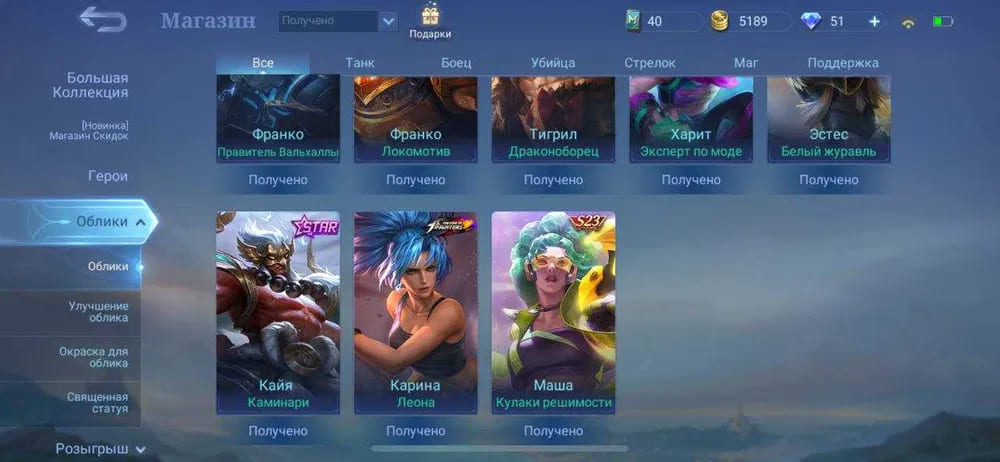Expand the Розыгрыш menu

[x=100, y=449]
